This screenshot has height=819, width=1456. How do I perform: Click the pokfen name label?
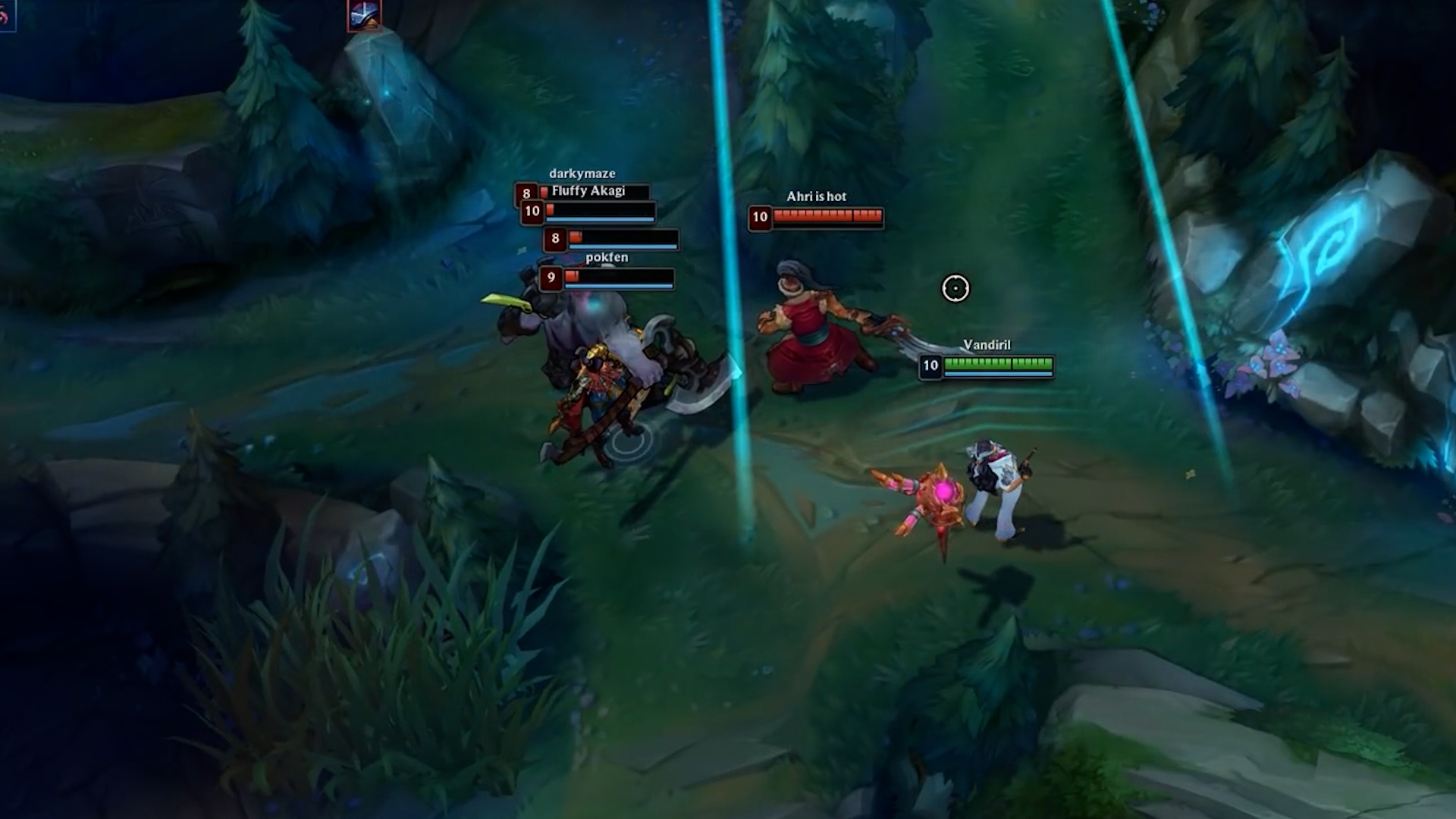(x=607, y=258)
